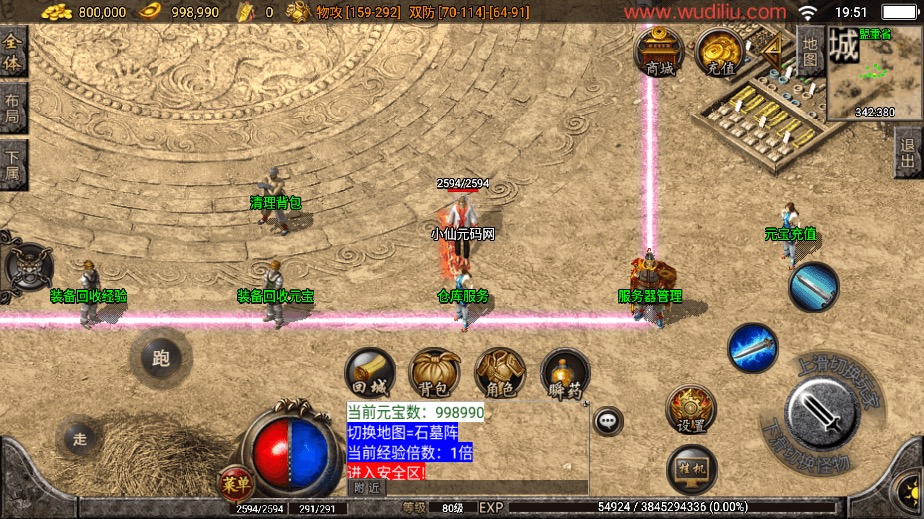Select the 退出 exit button
The width and height of the screenshot is (924, 519).
(x=908, y=155)
